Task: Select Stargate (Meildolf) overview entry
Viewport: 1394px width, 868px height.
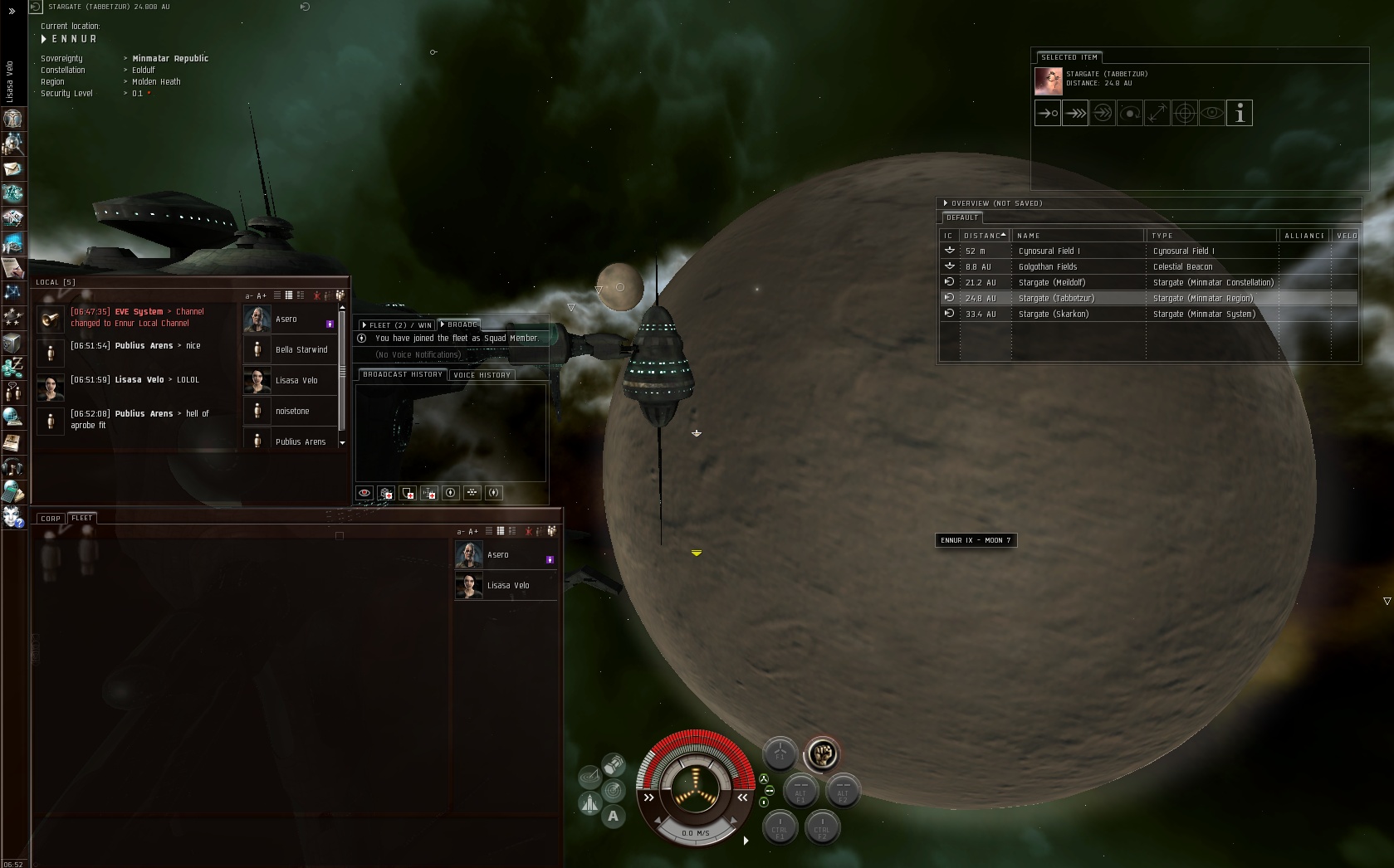Action: (1052, 282)
